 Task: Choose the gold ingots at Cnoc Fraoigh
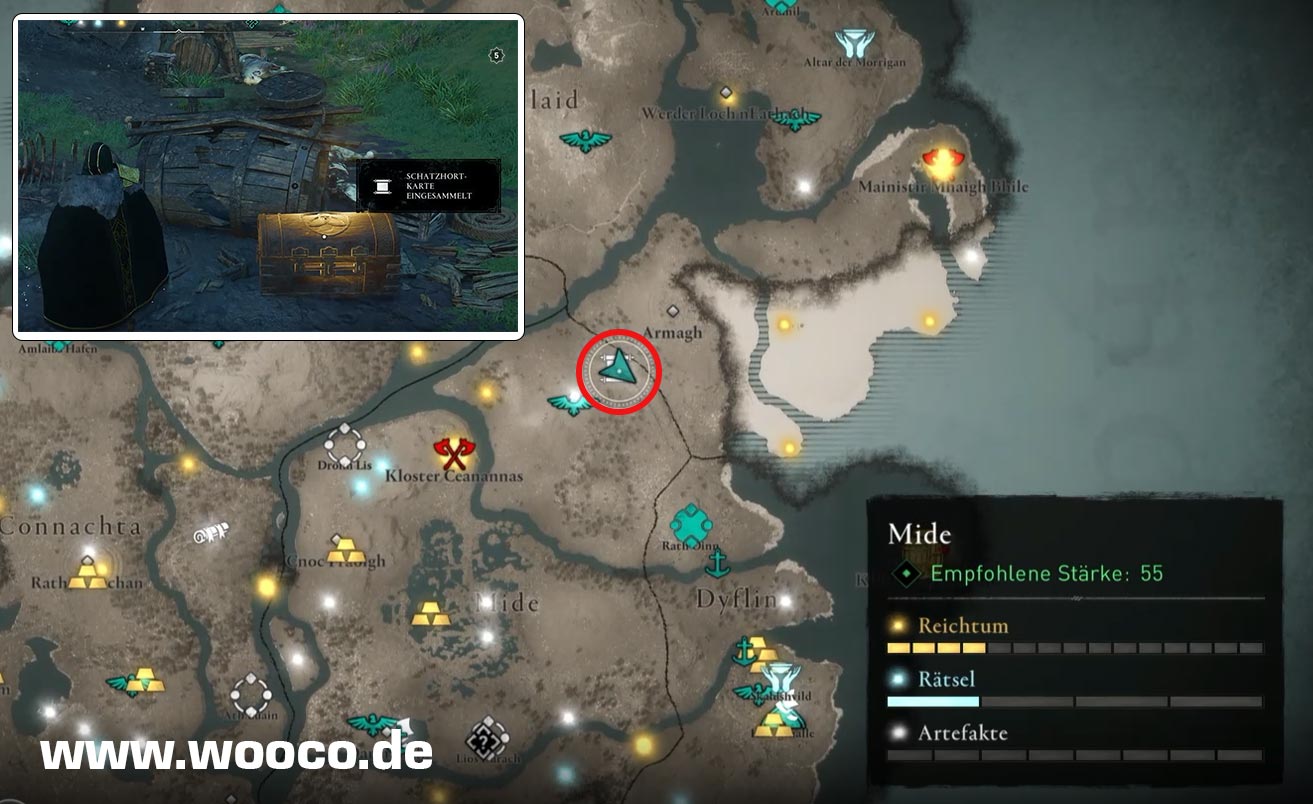tap(346, 549)
